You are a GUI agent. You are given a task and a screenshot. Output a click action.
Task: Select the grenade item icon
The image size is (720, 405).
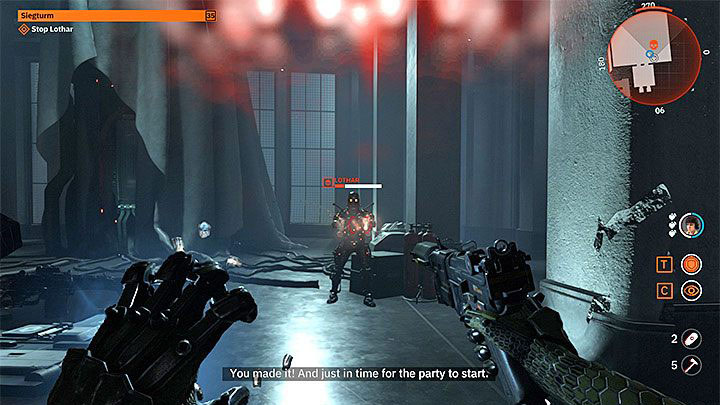pos(689,339)
